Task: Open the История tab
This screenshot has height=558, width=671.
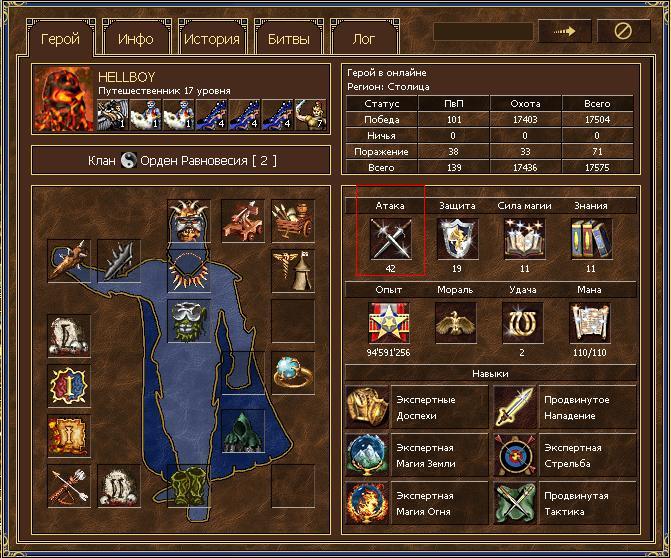Action: (x=212, y=40)
